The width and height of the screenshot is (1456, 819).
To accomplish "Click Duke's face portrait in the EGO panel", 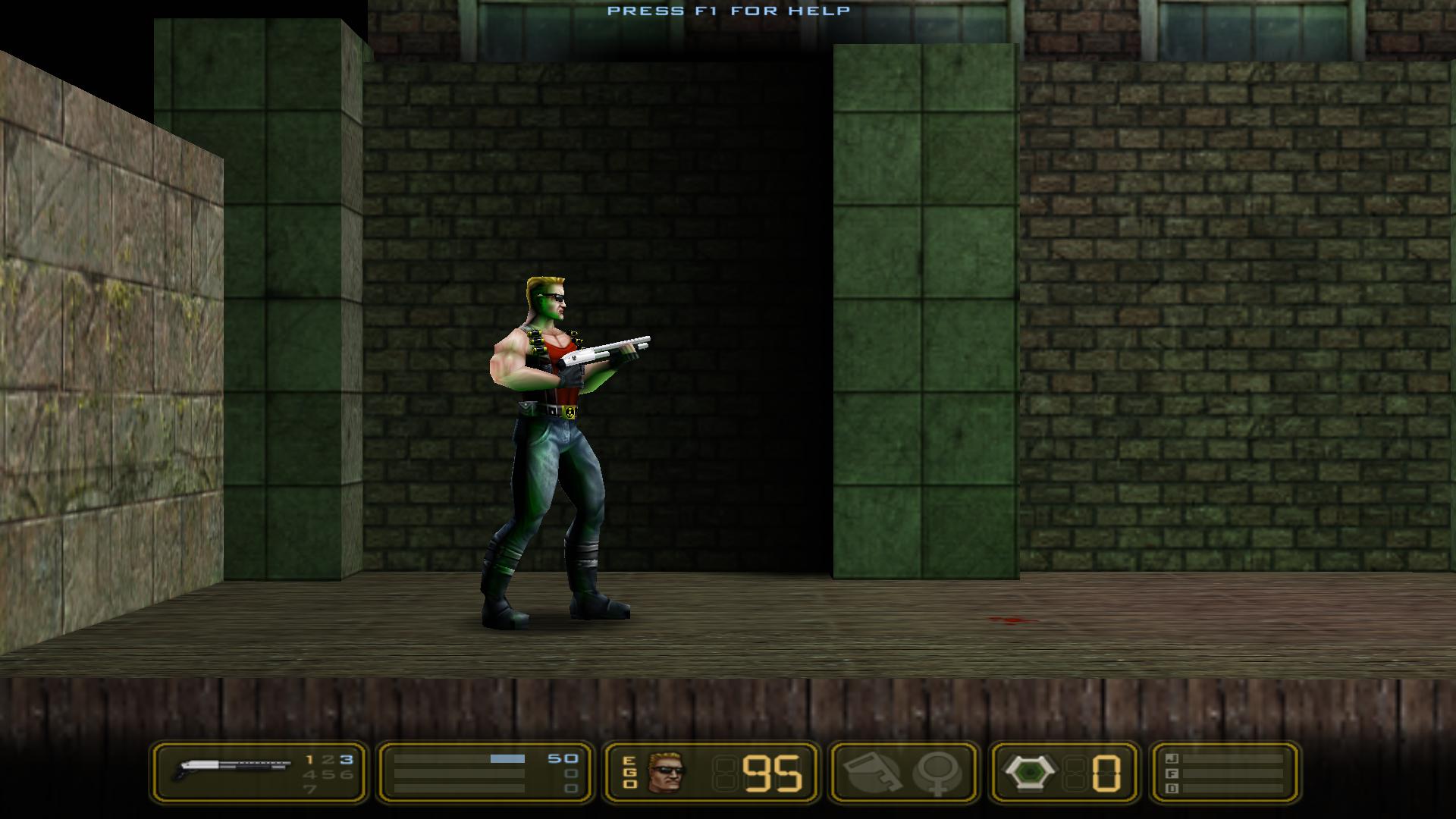I will click(x=665, y=773).
